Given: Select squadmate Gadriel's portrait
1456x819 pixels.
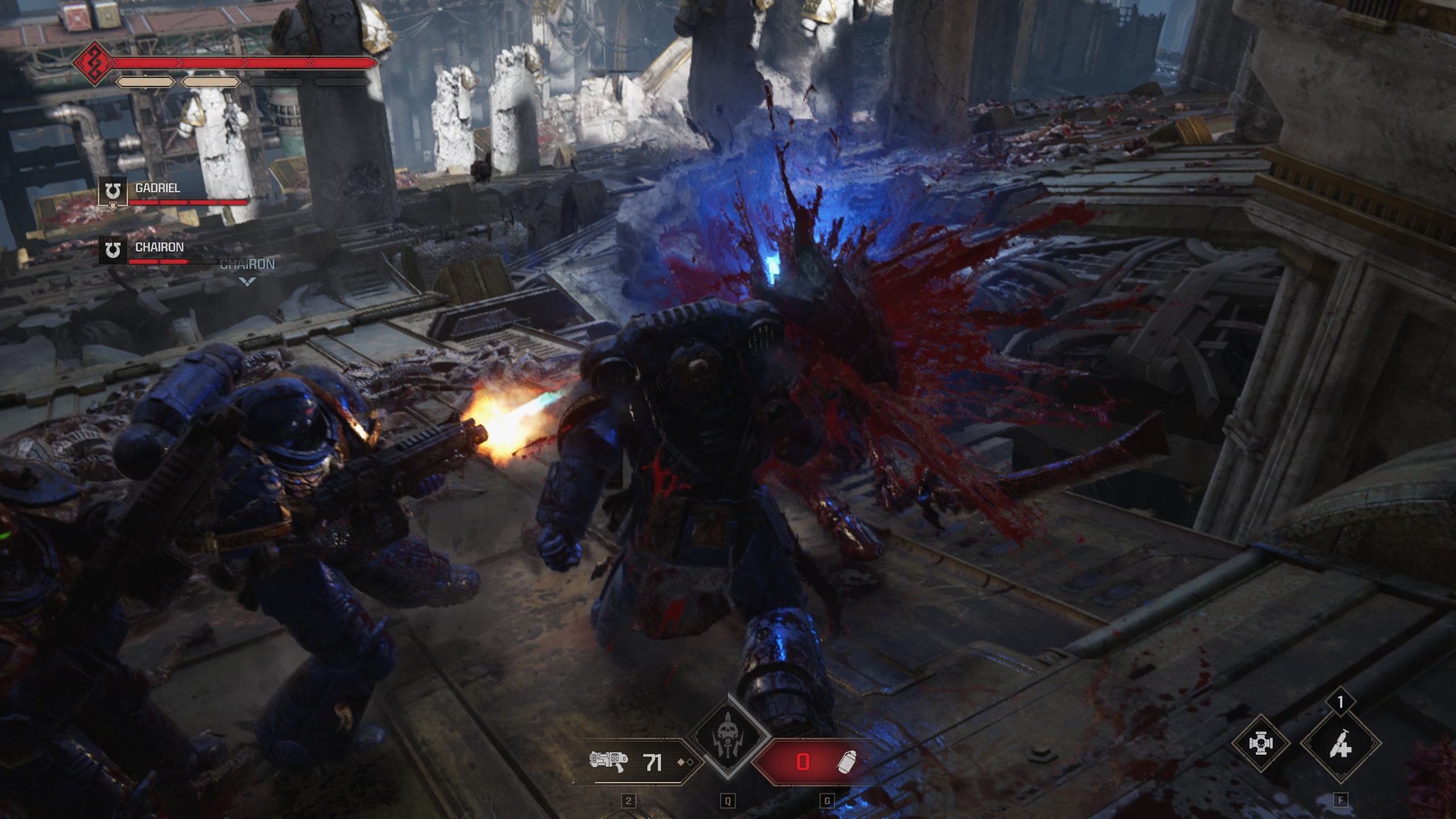Looking at the screenshot, I should (x=113, y=192).
